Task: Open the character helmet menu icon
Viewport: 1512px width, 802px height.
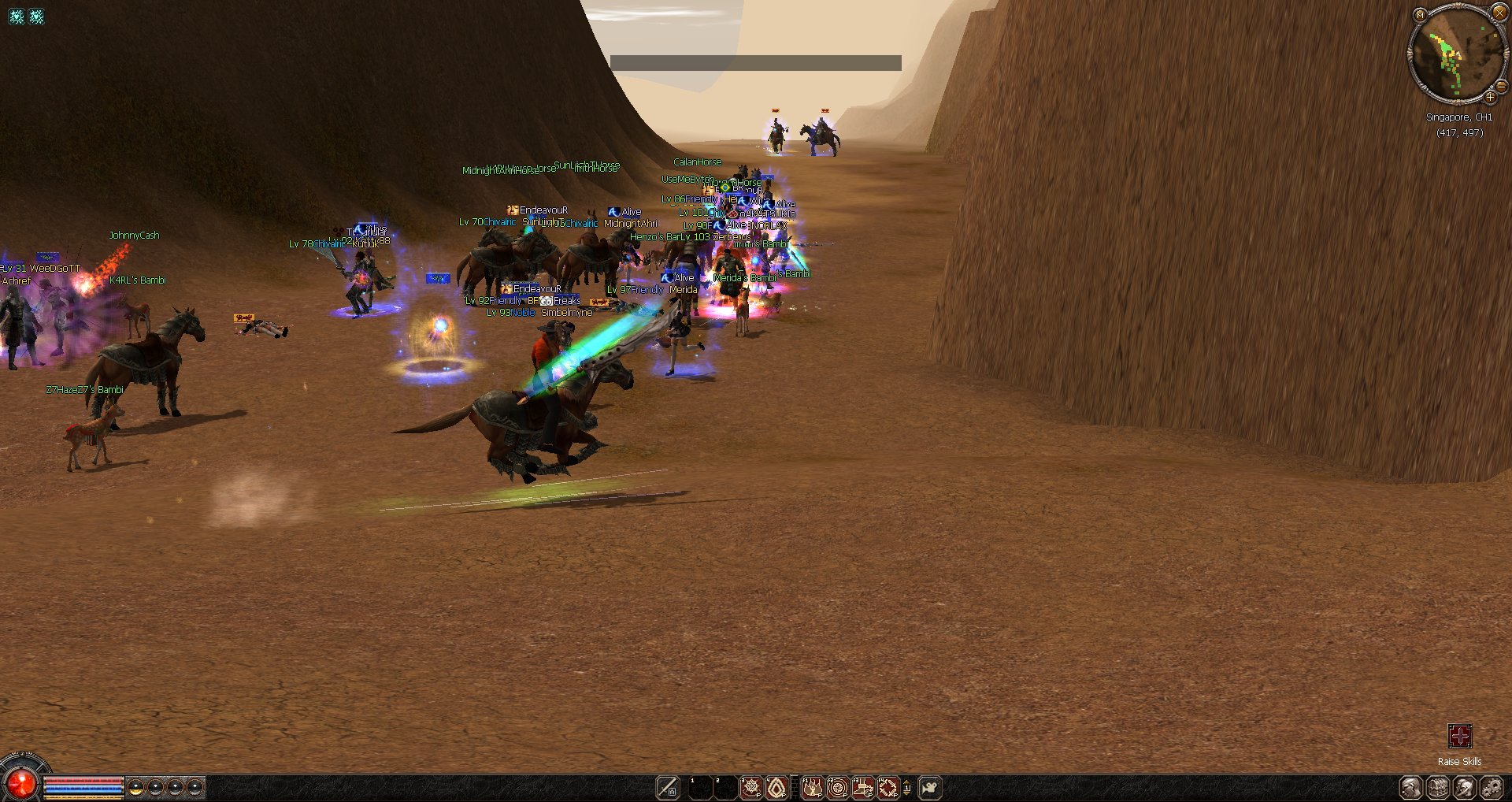Action: pos(1464,787)
